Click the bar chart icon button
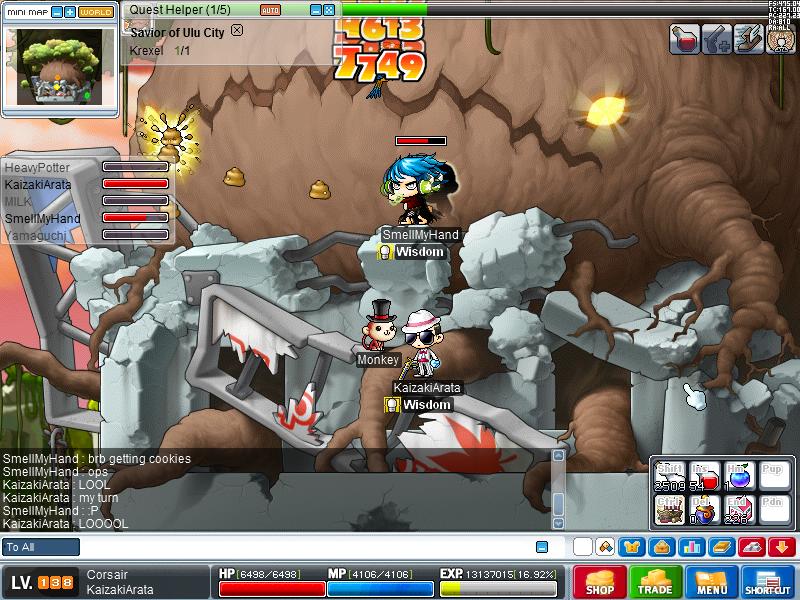The height and width of the screenshot is (600, 800). [x=692, y=547]
